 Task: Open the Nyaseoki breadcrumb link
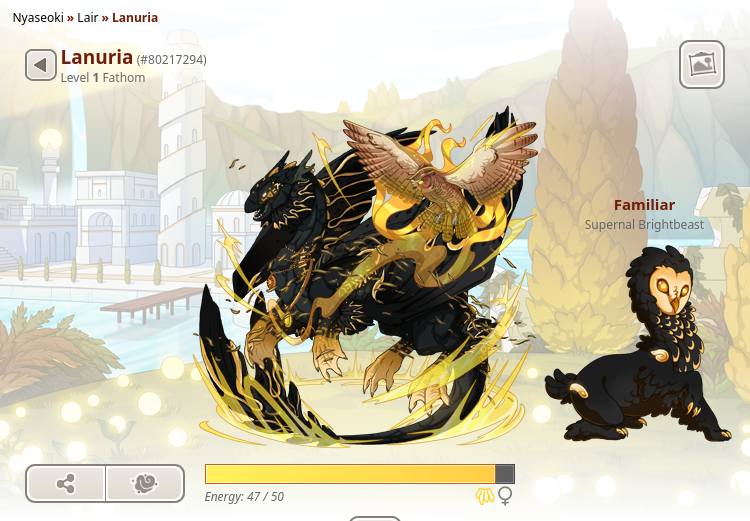tap(37, 18)
